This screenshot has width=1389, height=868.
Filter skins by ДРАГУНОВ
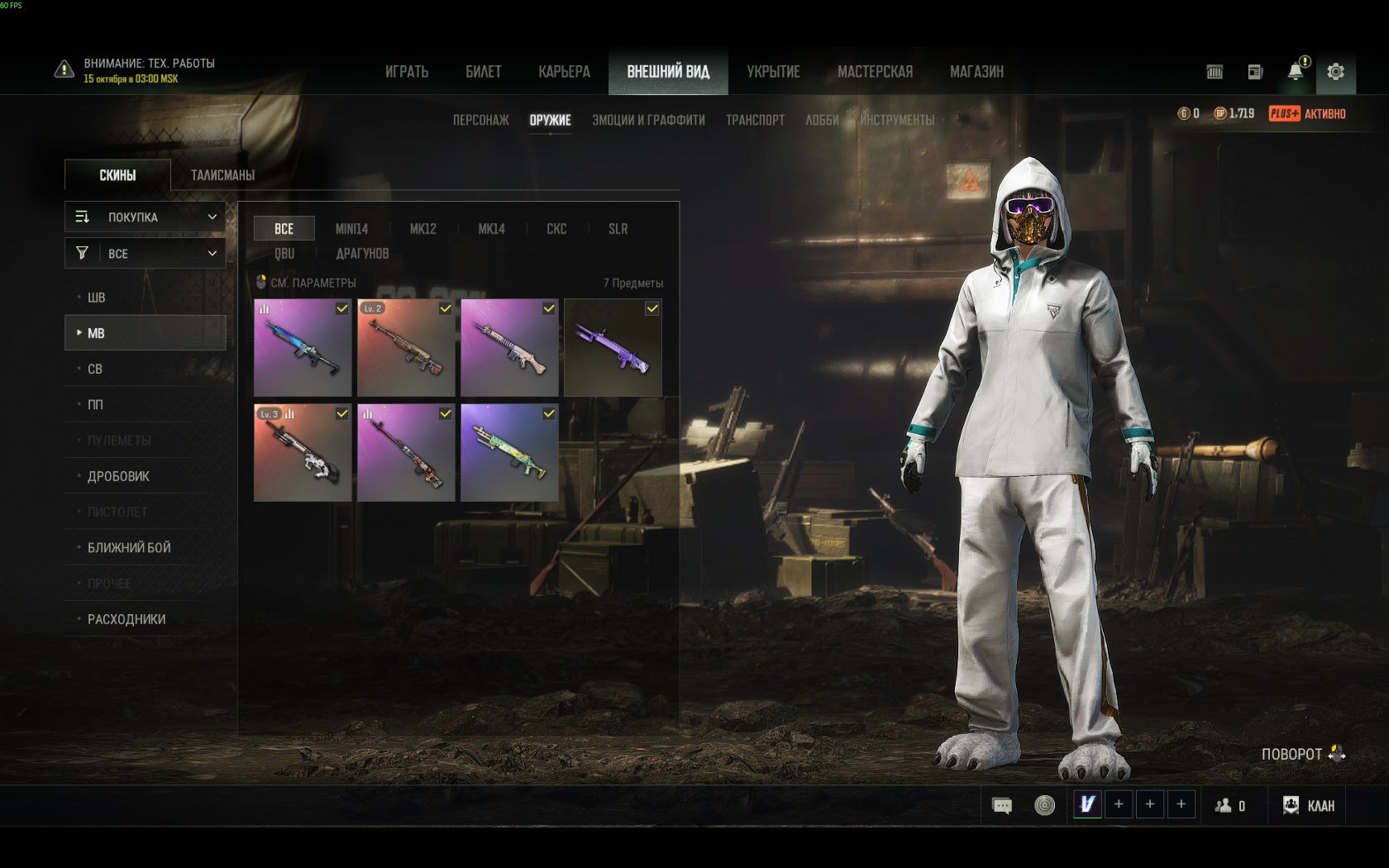click(x=362, y=254)
